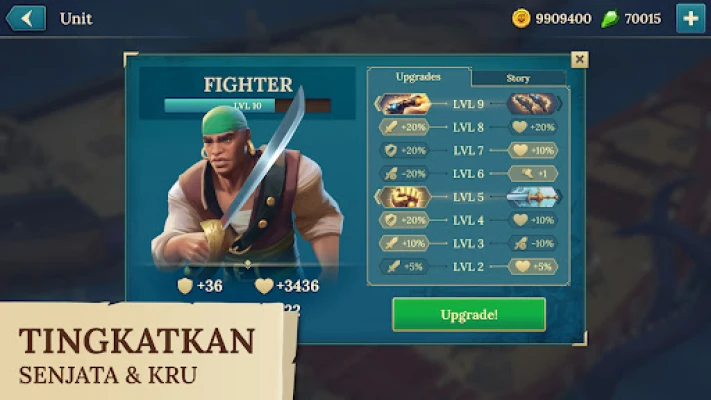Pick the LVL 8 heart +20% upgrade
This screenshot has width=711, height=400.
pyautogui.click(x=534, y=127)
